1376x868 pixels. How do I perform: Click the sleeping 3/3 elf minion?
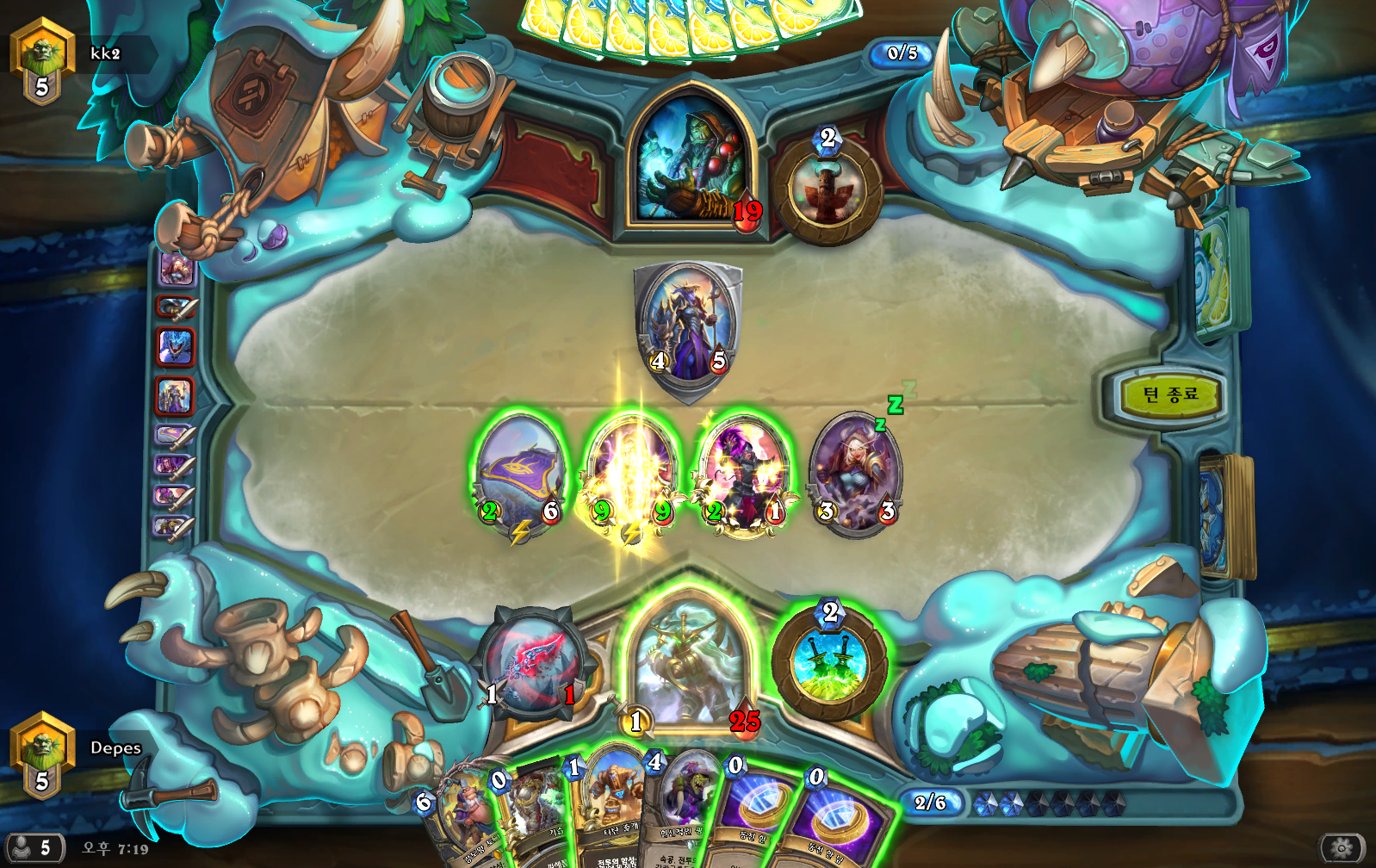tap(855, 474)
